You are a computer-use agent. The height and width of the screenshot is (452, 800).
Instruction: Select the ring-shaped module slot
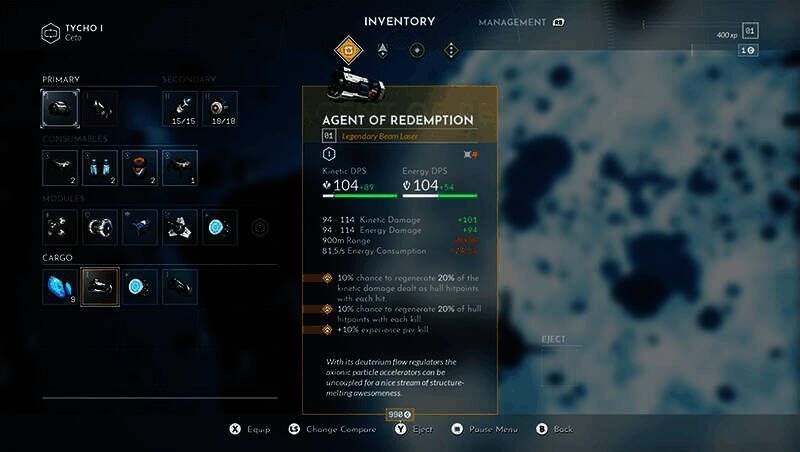pos(100,228)
